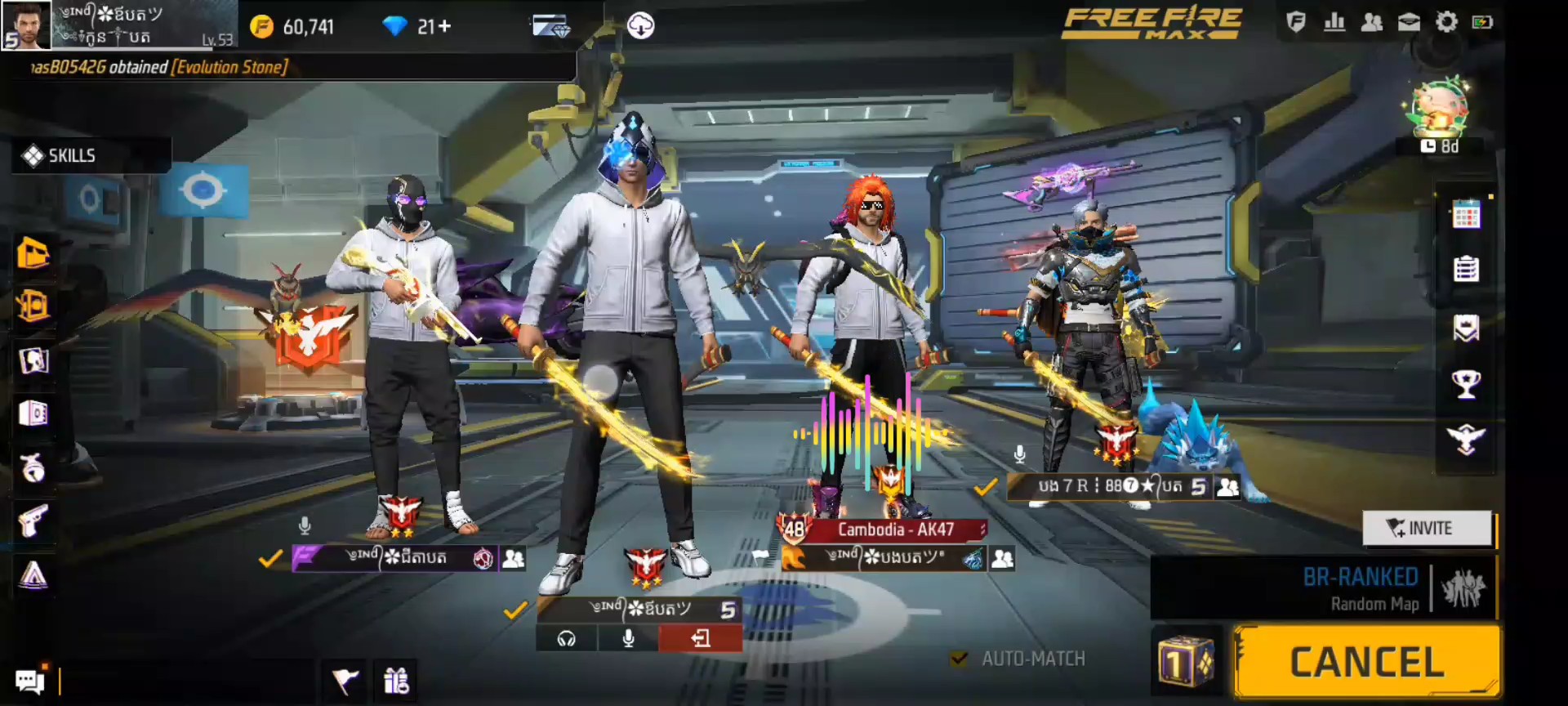The height and width of the screenshot is (706, 1568).
Task: Leave the squad with red exit button
Action: pos(700,638)
